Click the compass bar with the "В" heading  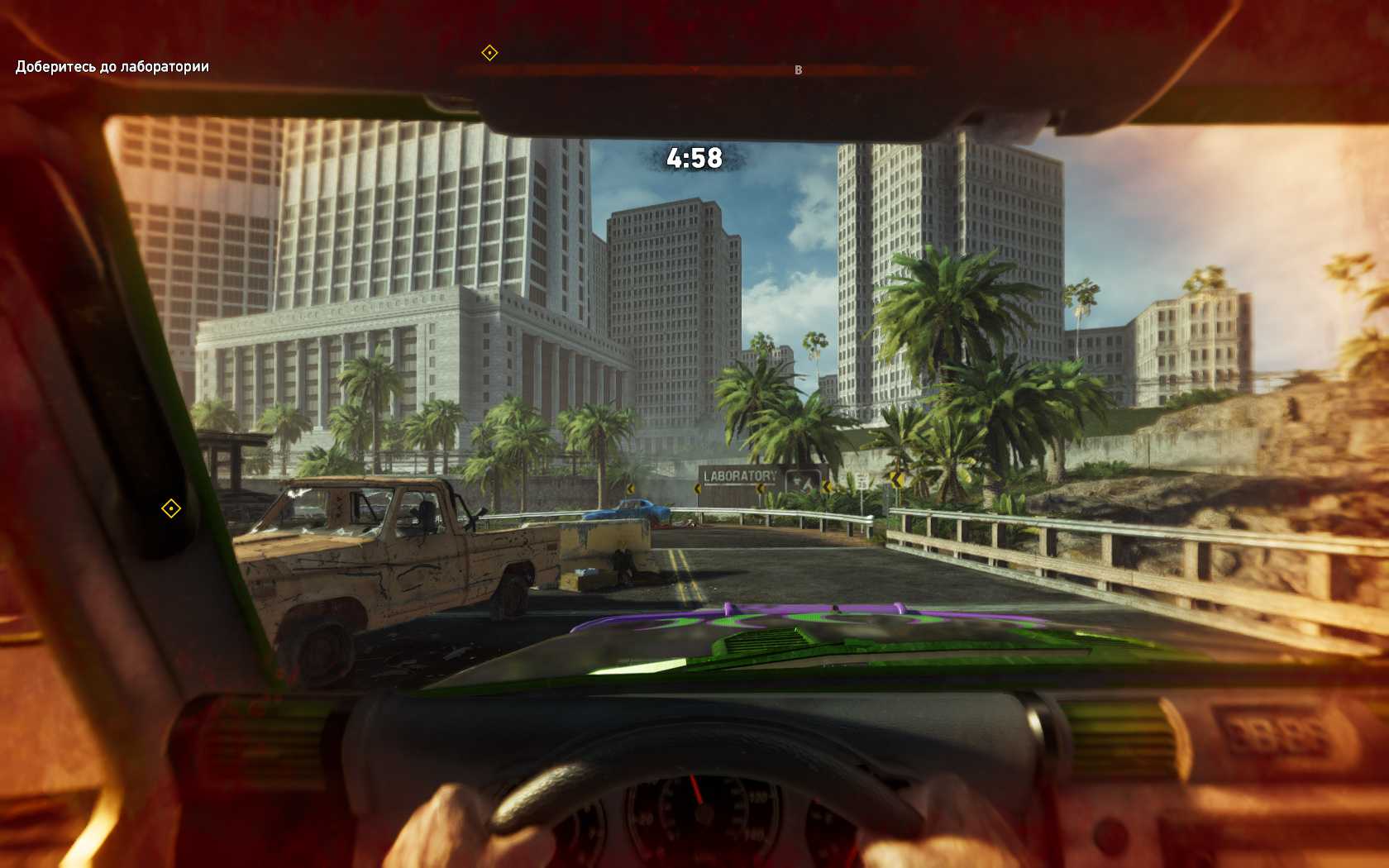(686, 71)
